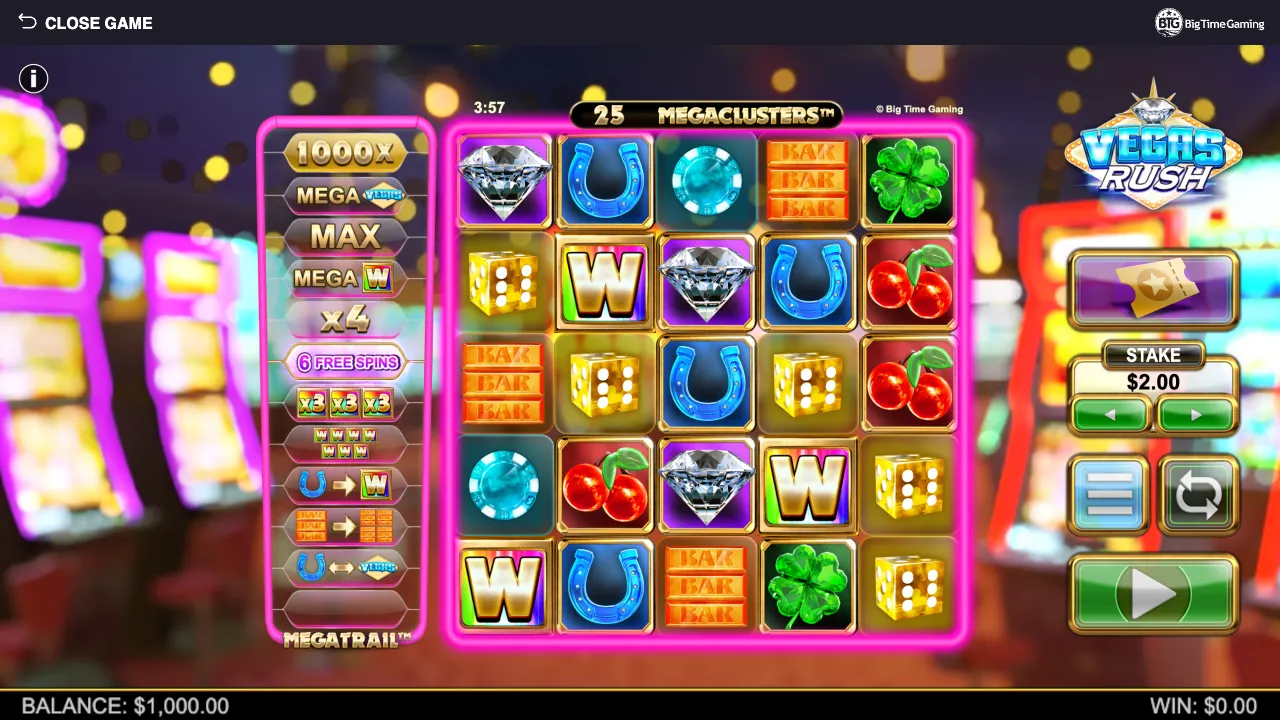The width and height of the screenshot is (1280, 720).
Task: Click the Big Time Gaming logo
Action: (1208, 22)
